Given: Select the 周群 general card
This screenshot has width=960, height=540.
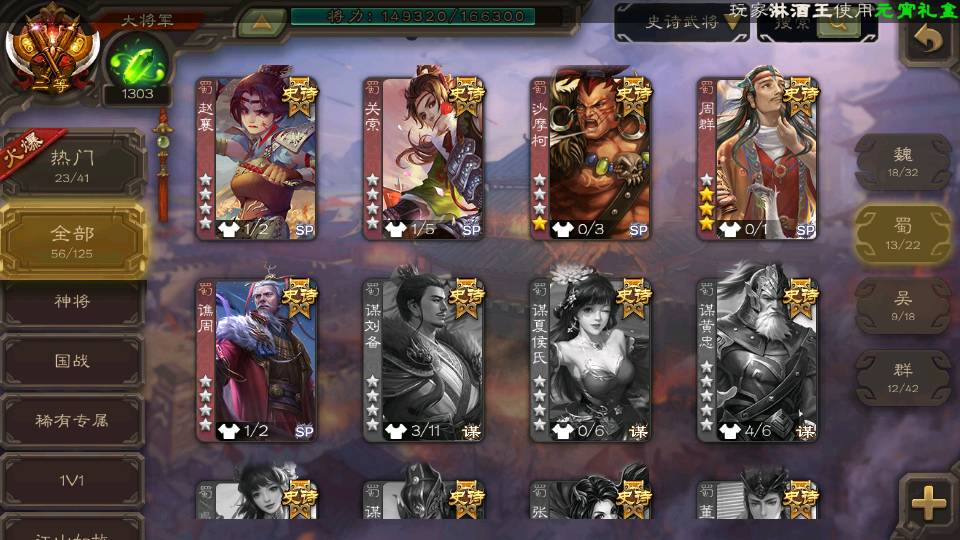Looking at the screenshot, I should pyautogui.click(x=758, y=158).
